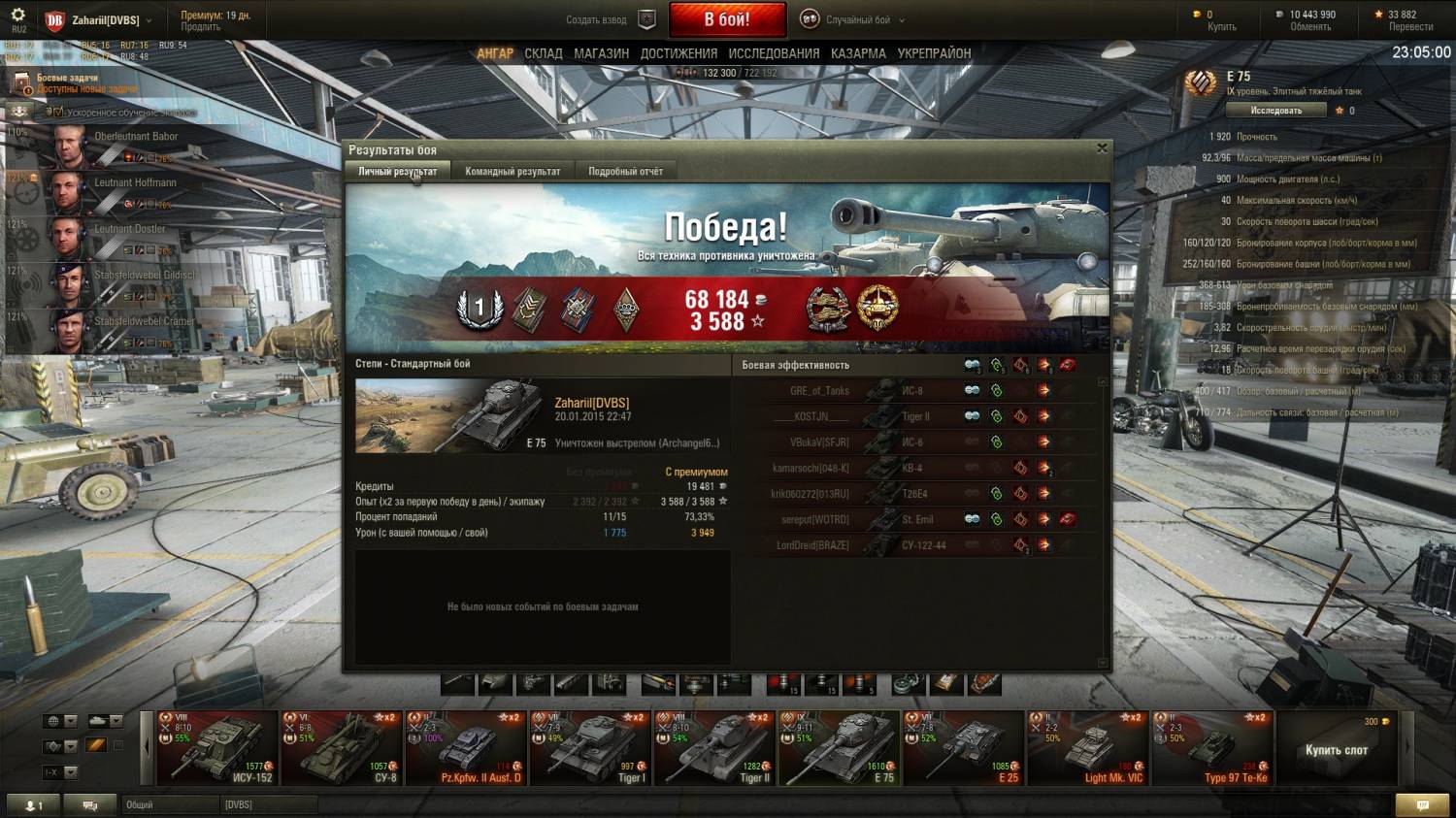The image size is (1456, 818).
Task: Open the Подробный отчёт tab
Action: (x=625, y=172)
